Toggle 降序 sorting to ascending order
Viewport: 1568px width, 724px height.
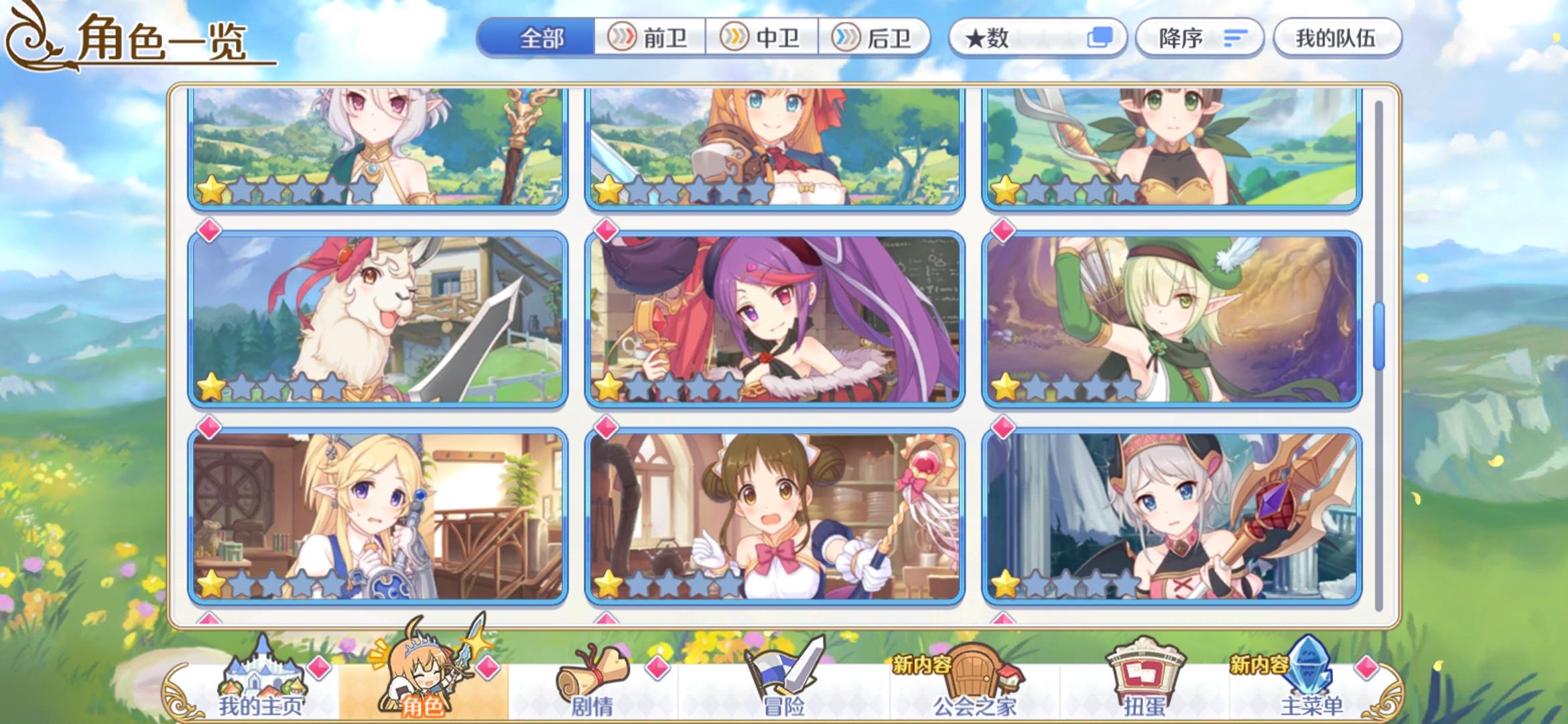[1199, 38]
